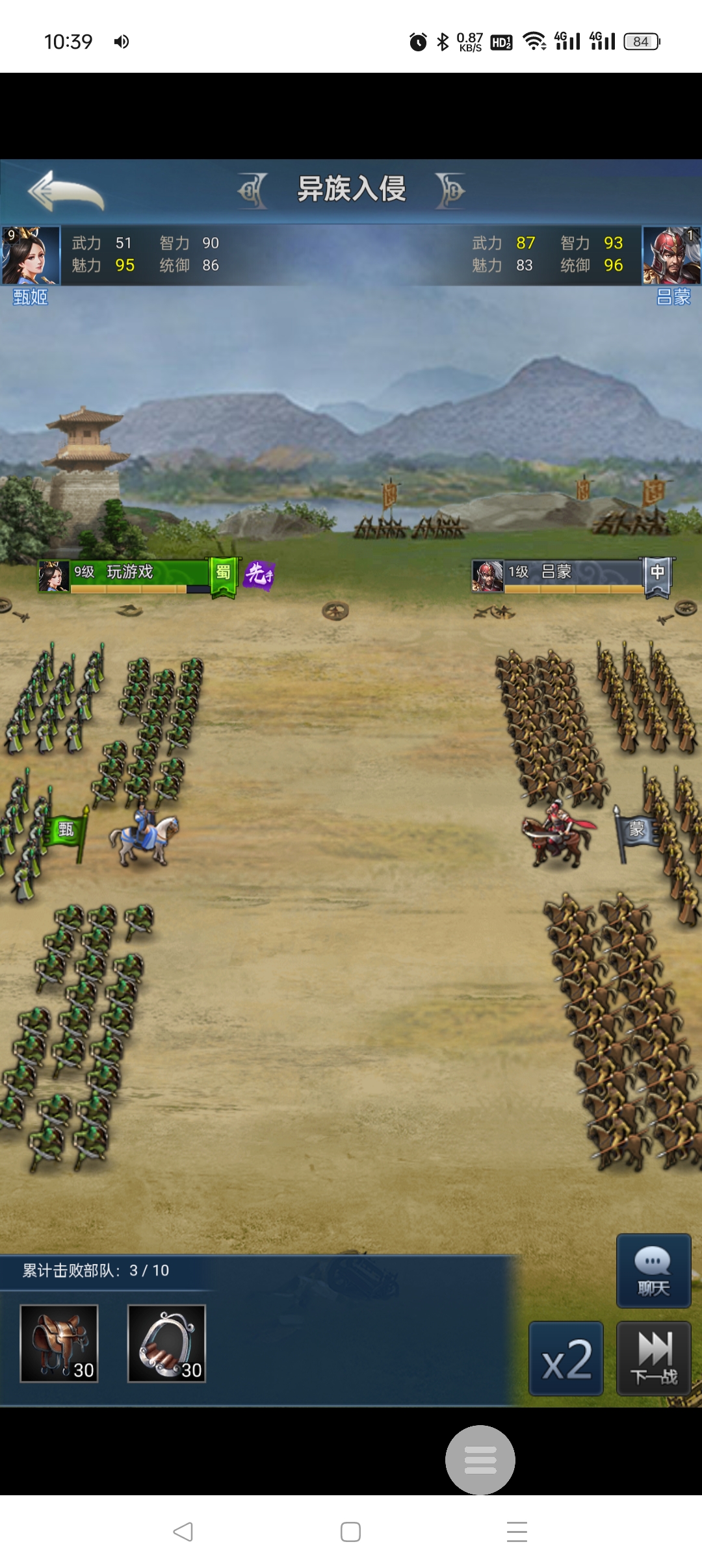Screen dimensions: 702x1568
Task: Tap the purple 先手 first-strike badge
Action: (259, 574)
